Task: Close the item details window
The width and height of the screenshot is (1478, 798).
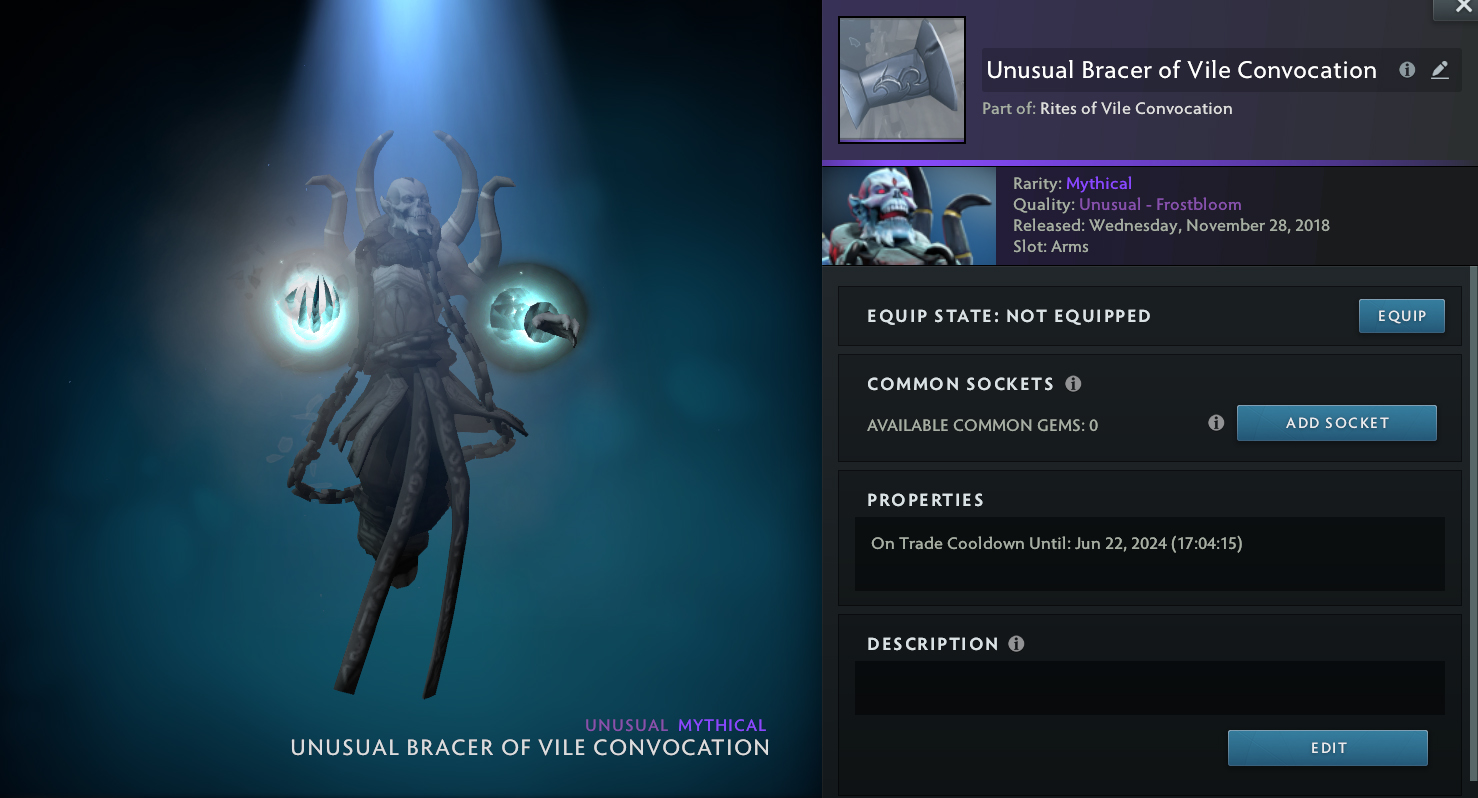Action: [1455, 8]
